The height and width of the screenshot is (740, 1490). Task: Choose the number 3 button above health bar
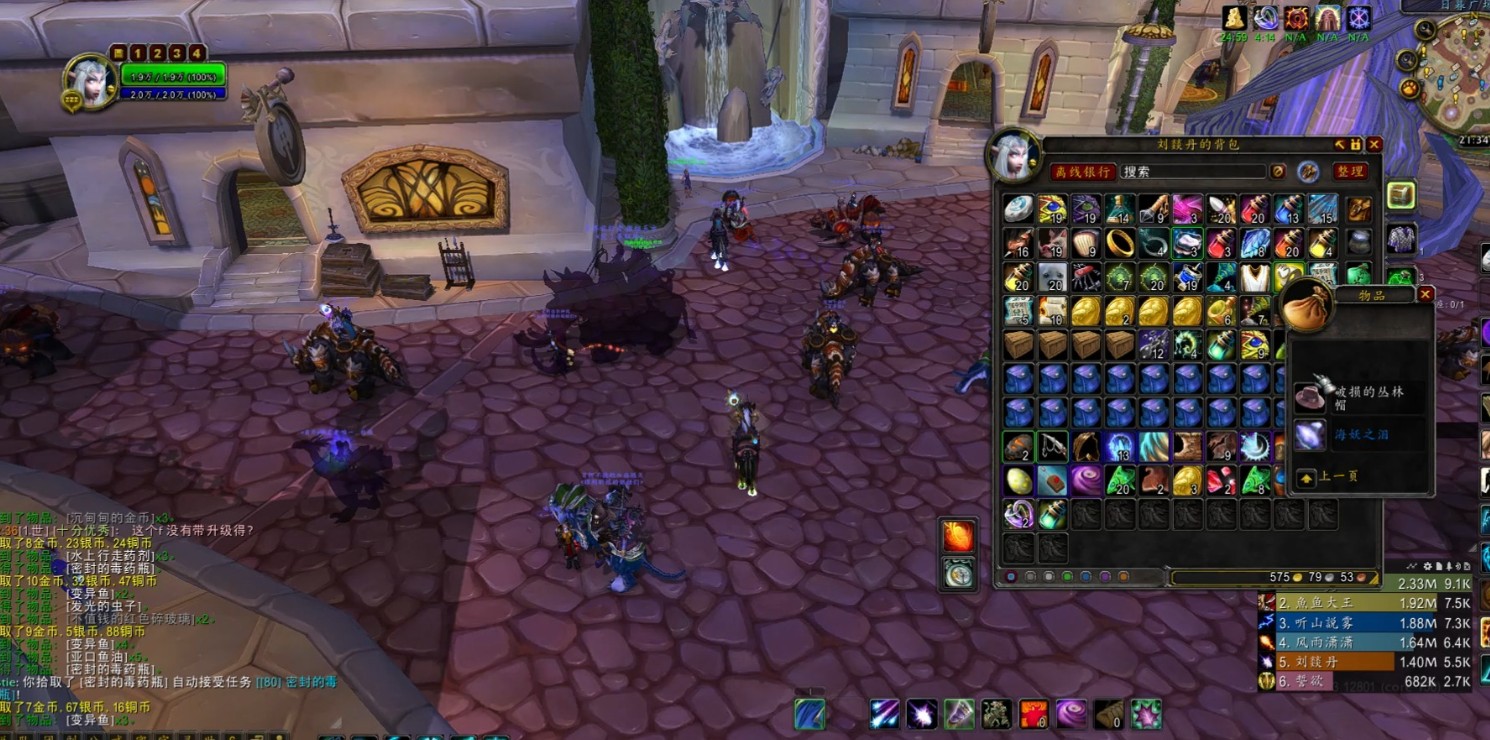[177, 53]
